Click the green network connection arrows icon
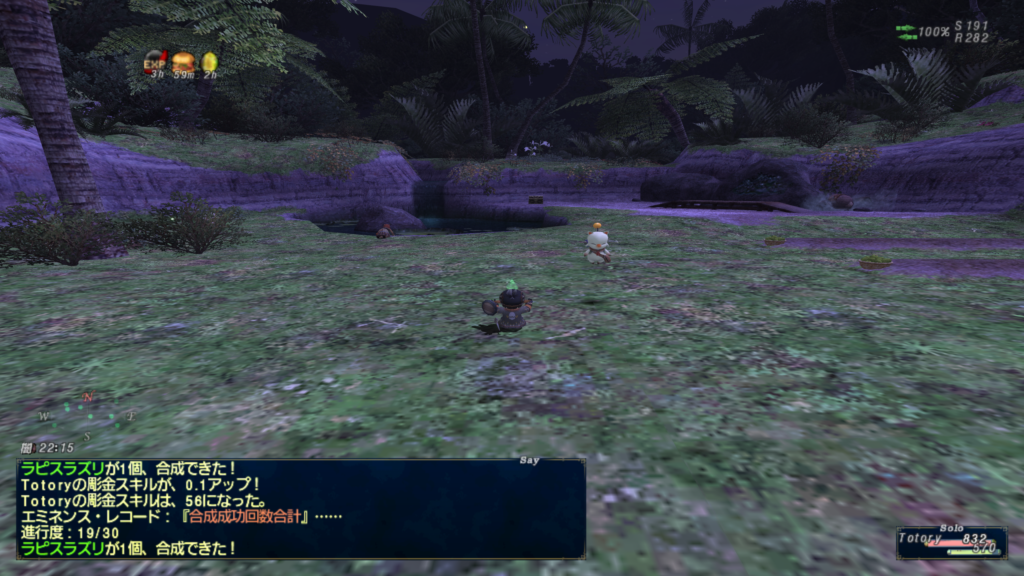This screenshot has width=1024, height=576. 905,32
